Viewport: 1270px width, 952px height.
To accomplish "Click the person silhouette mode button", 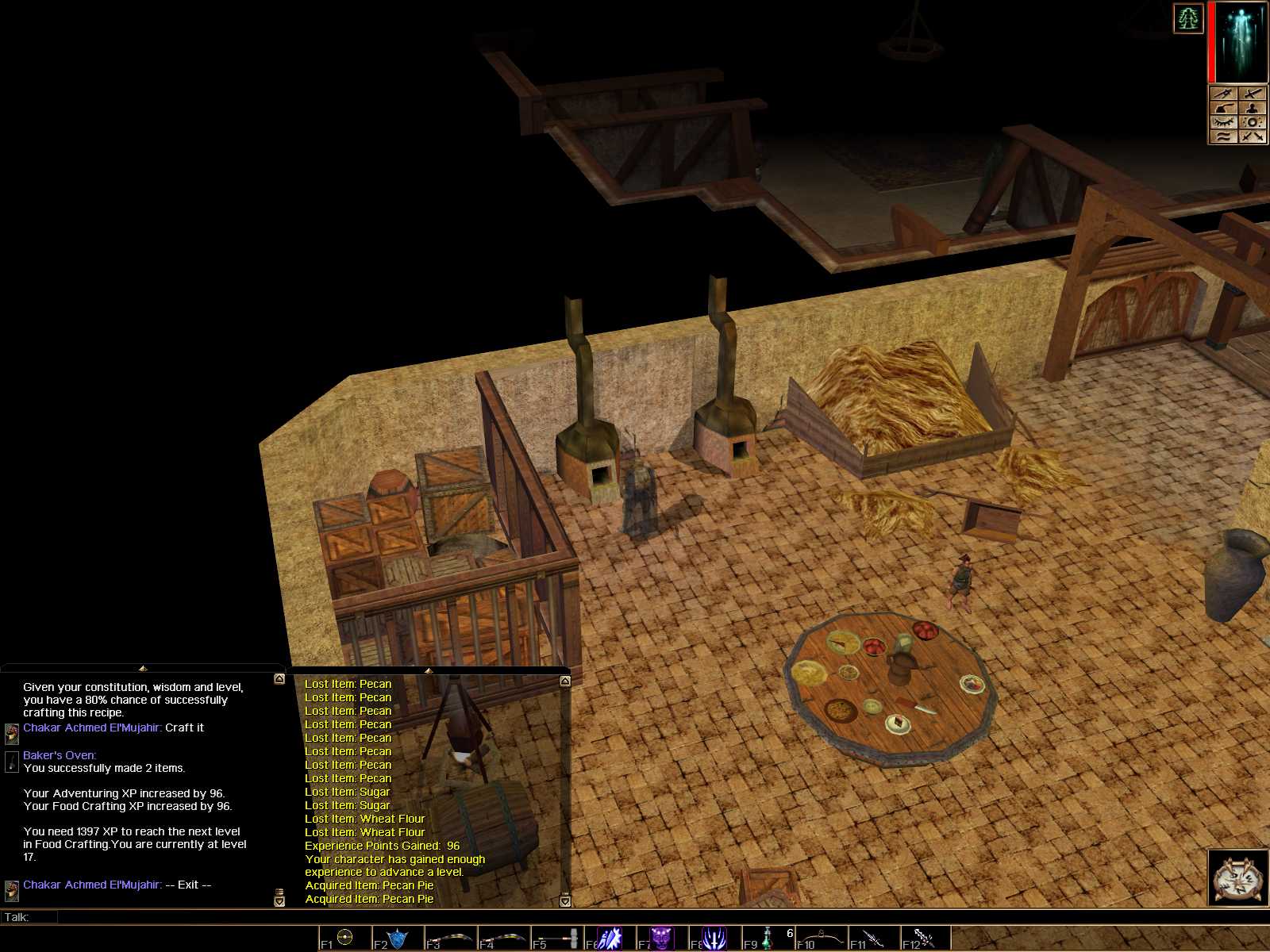I will coord(1253,108).
